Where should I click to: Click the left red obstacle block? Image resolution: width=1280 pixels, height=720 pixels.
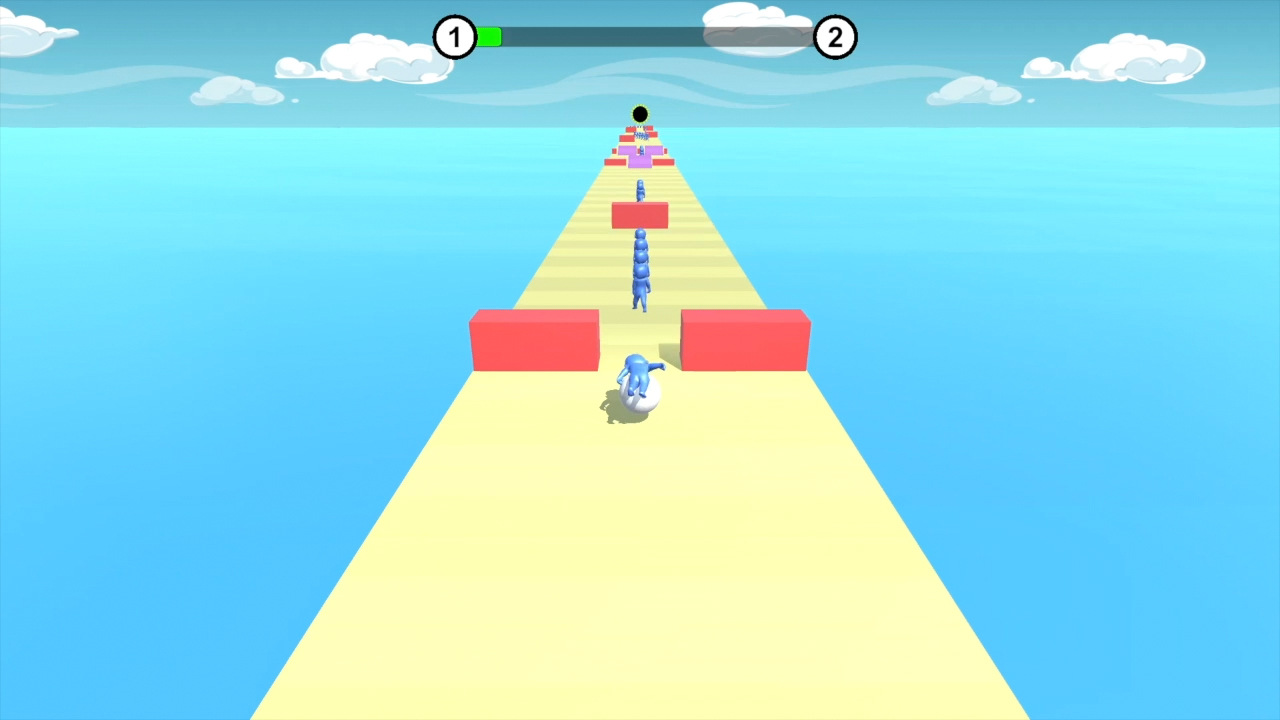[533, 340]
